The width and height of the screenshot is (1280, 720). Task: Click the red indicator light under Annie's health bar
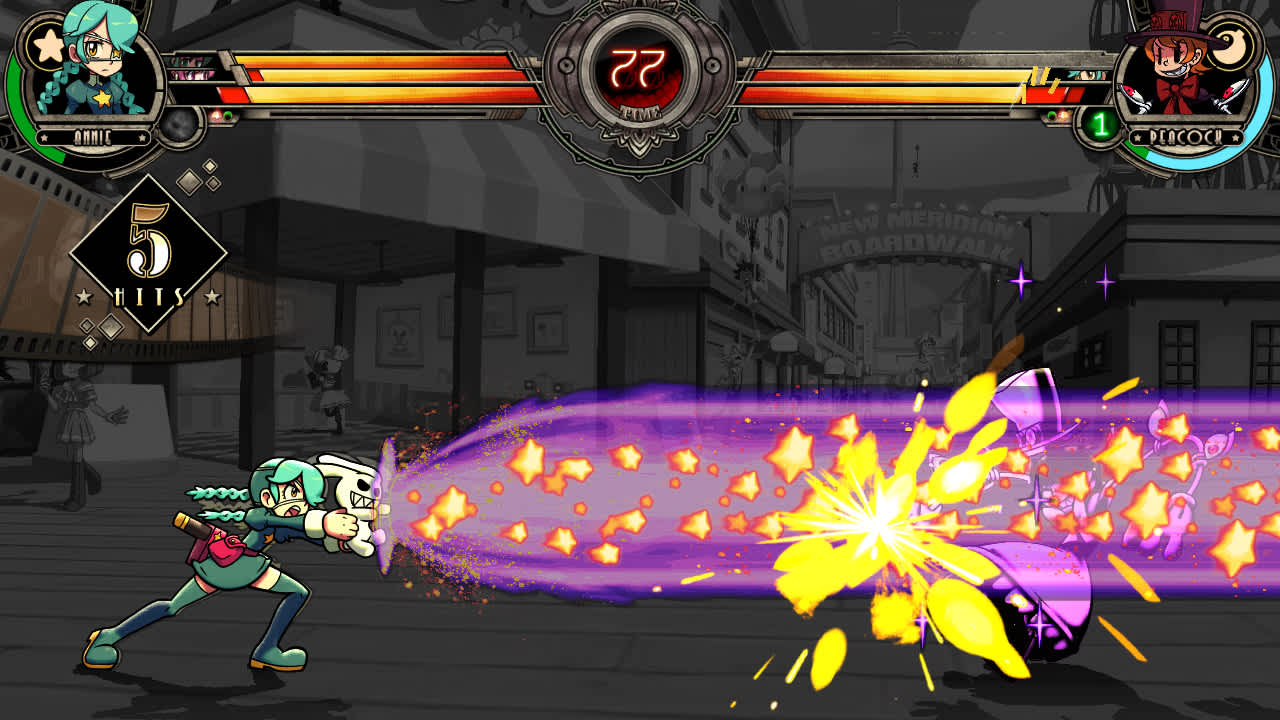[x=214, y=113]
